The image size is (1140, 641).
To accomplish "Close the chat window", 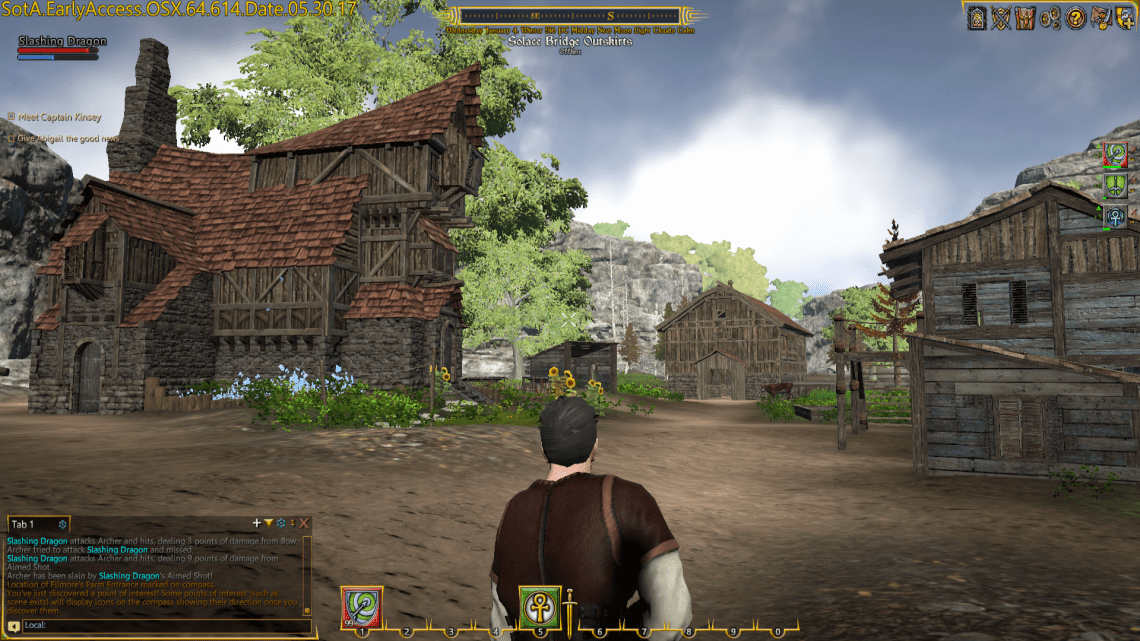I will (304, 523).
